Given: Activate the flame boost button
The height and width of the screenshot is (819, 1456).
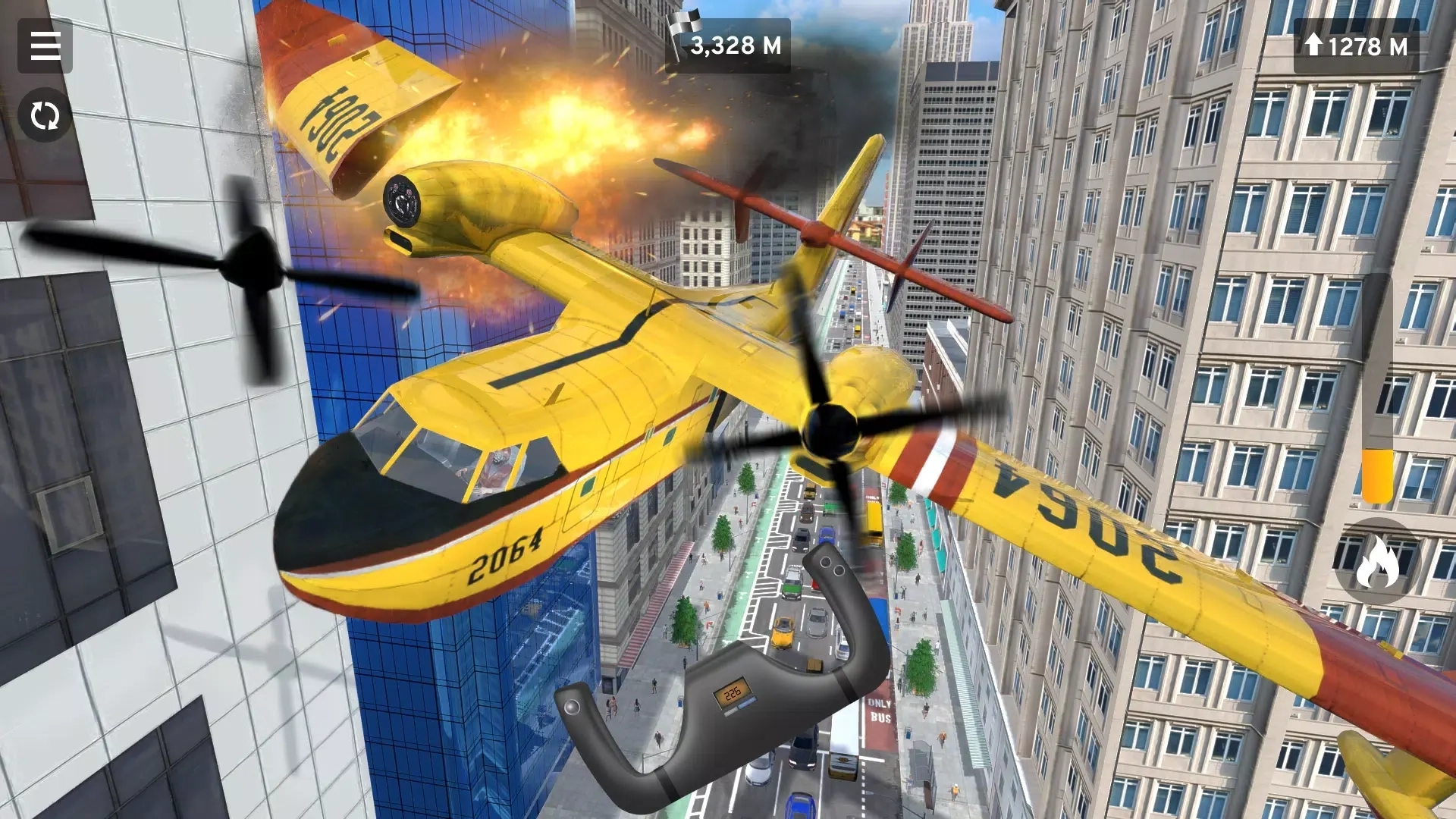Looking at the screenshot, I should coord(1376,563).
